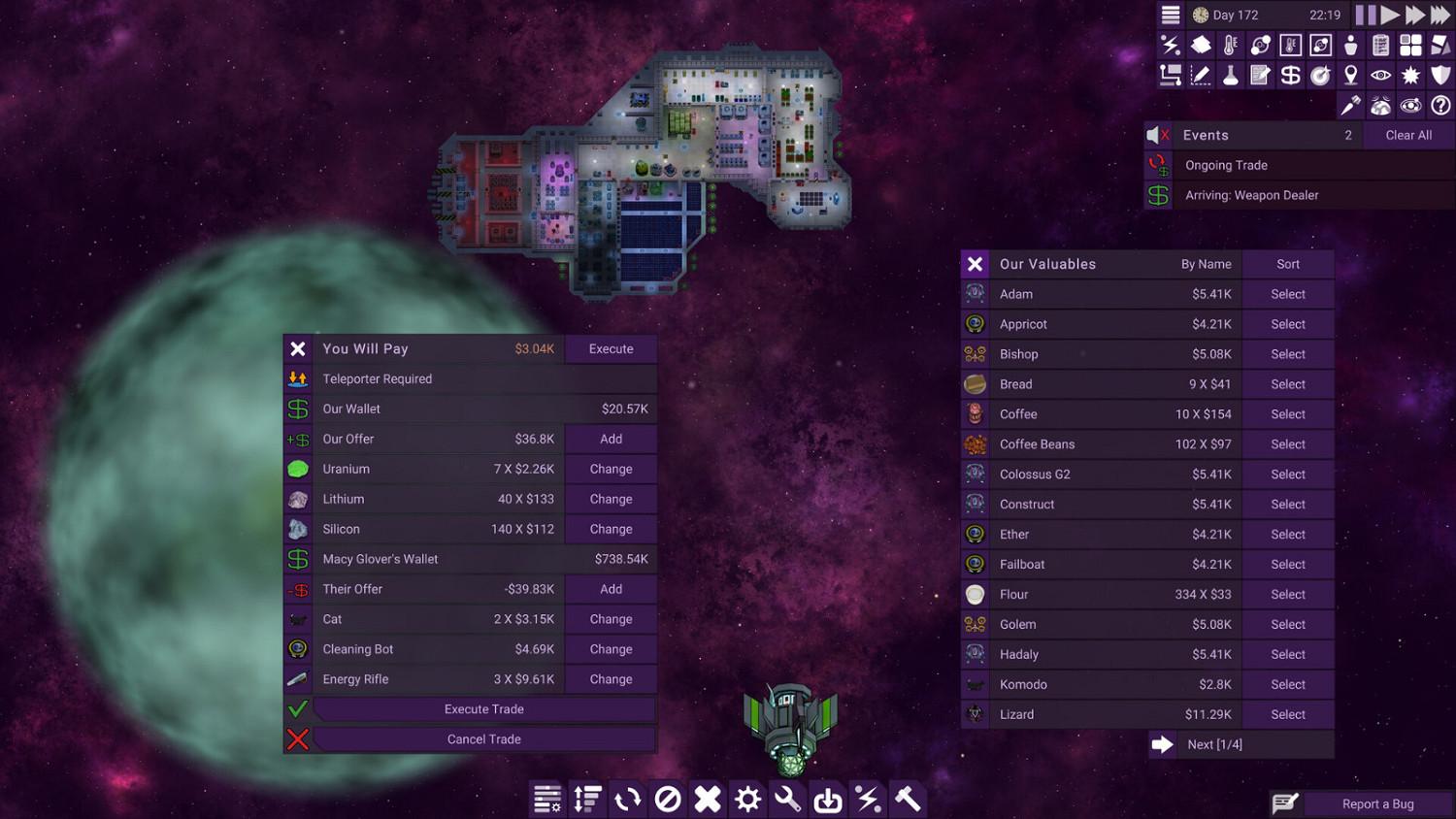Open the trade finances dollar icon
1456x819 pixels.
point(1290,75)
